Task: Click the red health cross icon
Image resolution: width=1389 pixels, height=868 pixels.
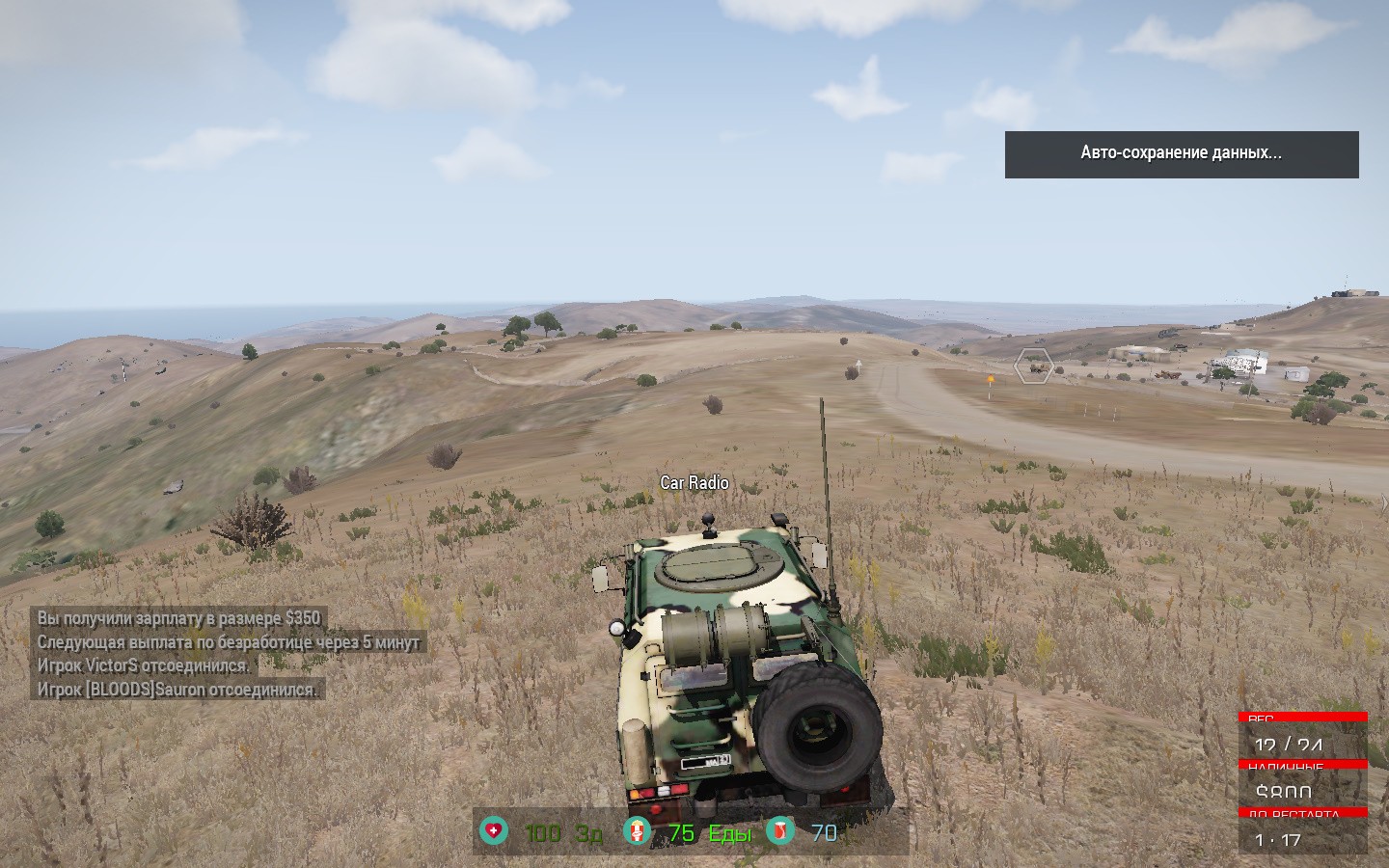Action: click(x=495, y=830)
